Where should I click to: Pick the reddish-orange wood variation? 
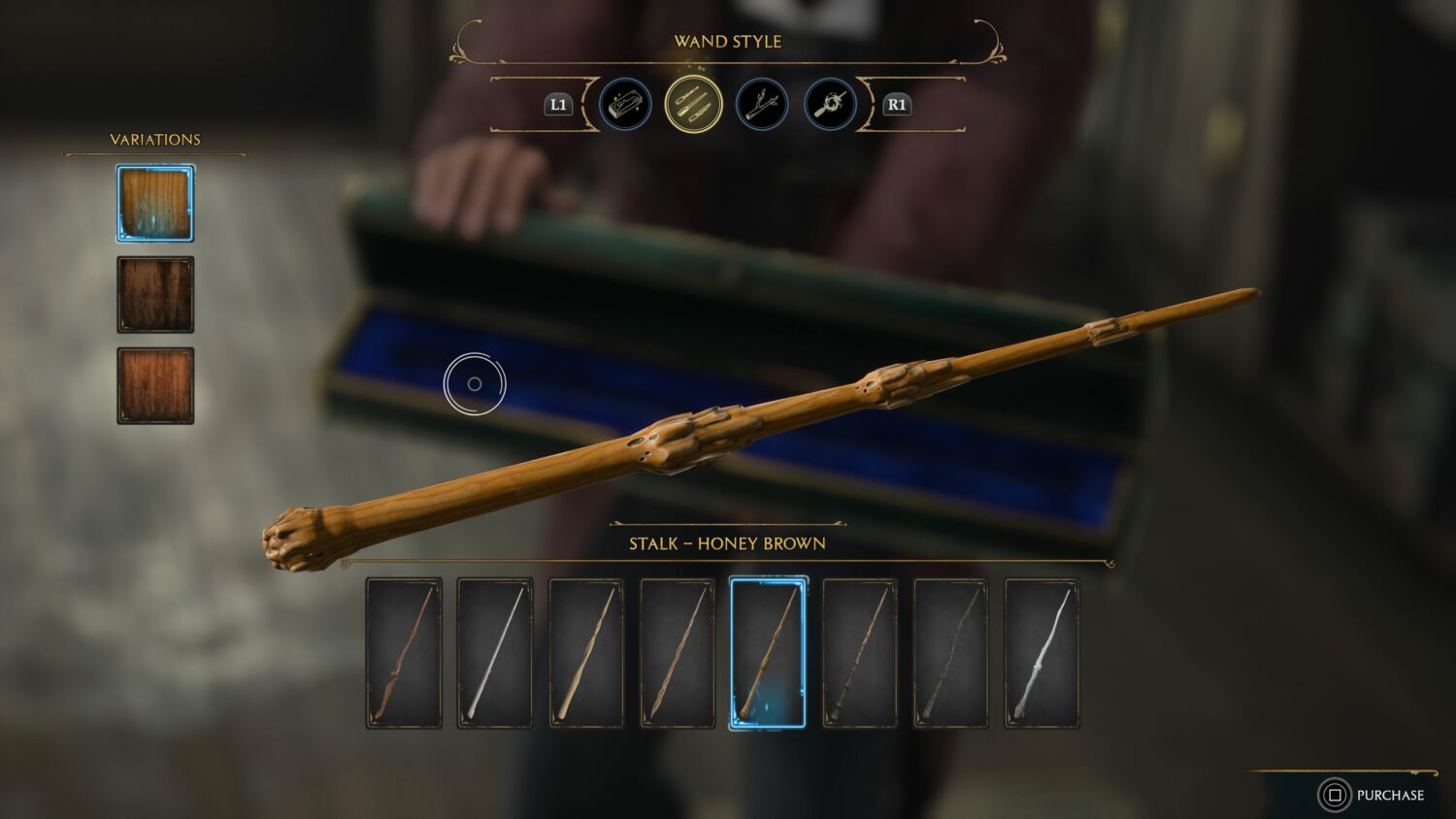[155, 386]
